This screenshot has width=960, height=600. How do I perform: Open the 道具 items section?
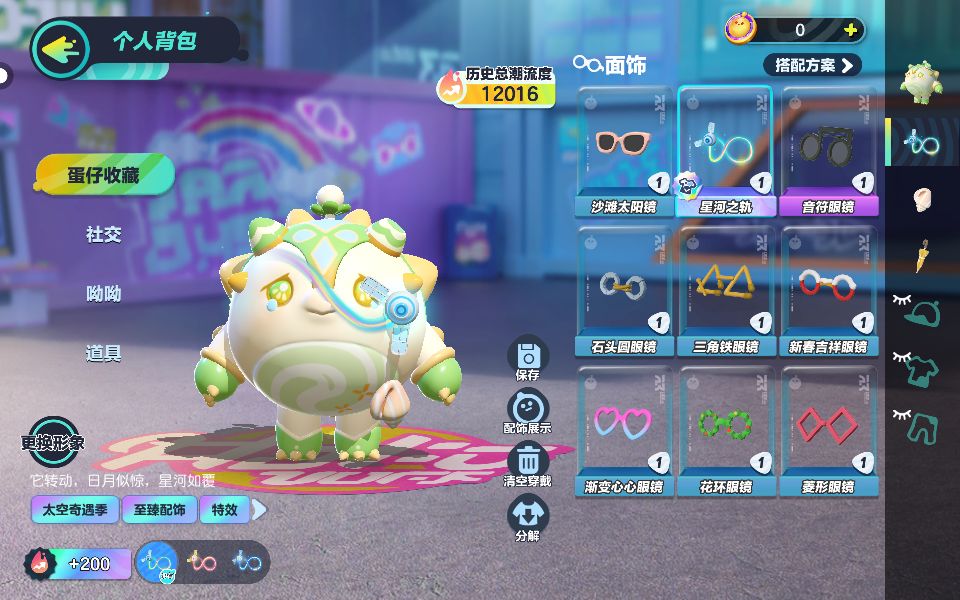click(x=104, y=352)
